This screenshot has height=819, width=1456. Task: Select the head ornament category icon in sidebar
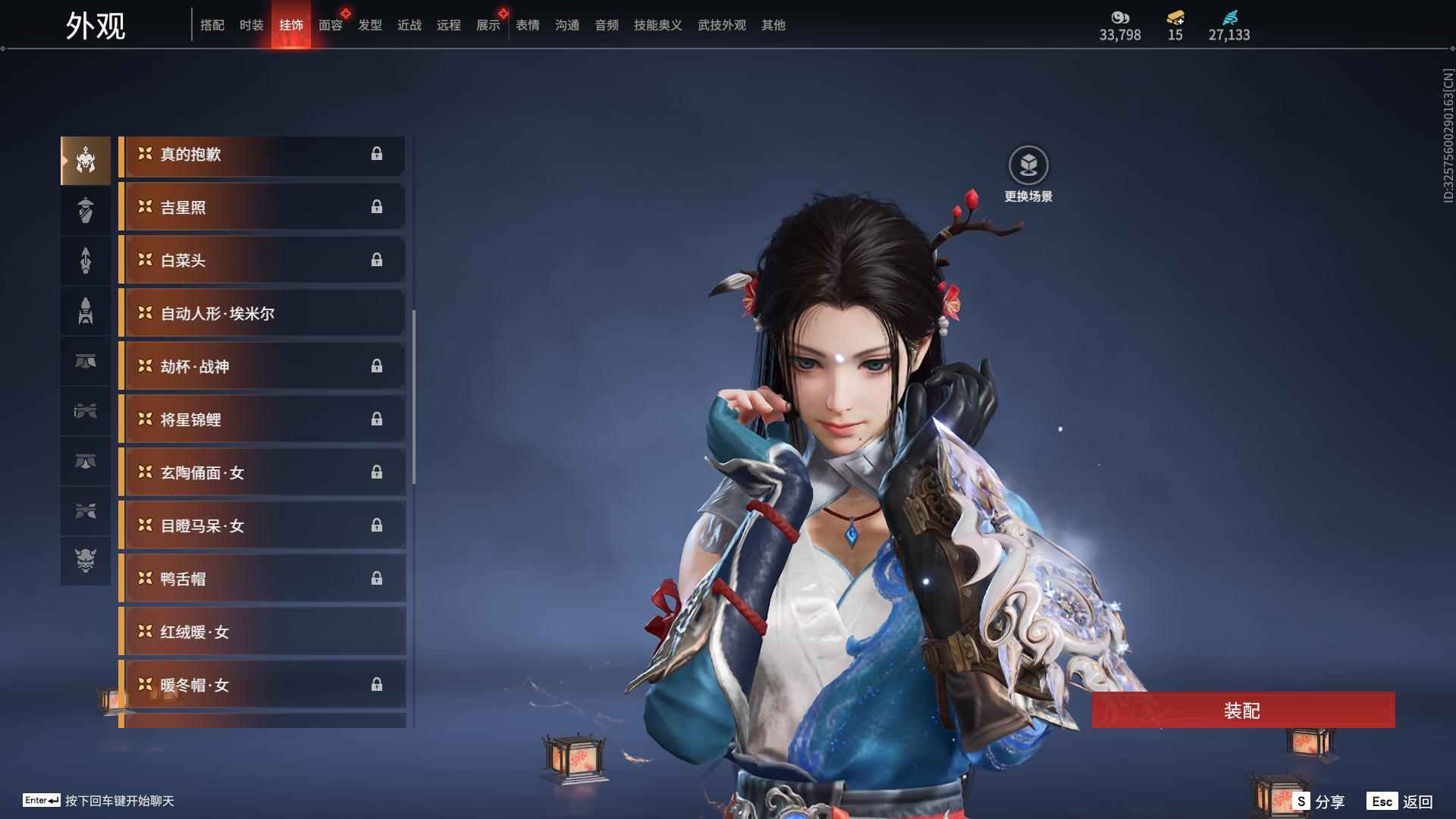point(86,159)
